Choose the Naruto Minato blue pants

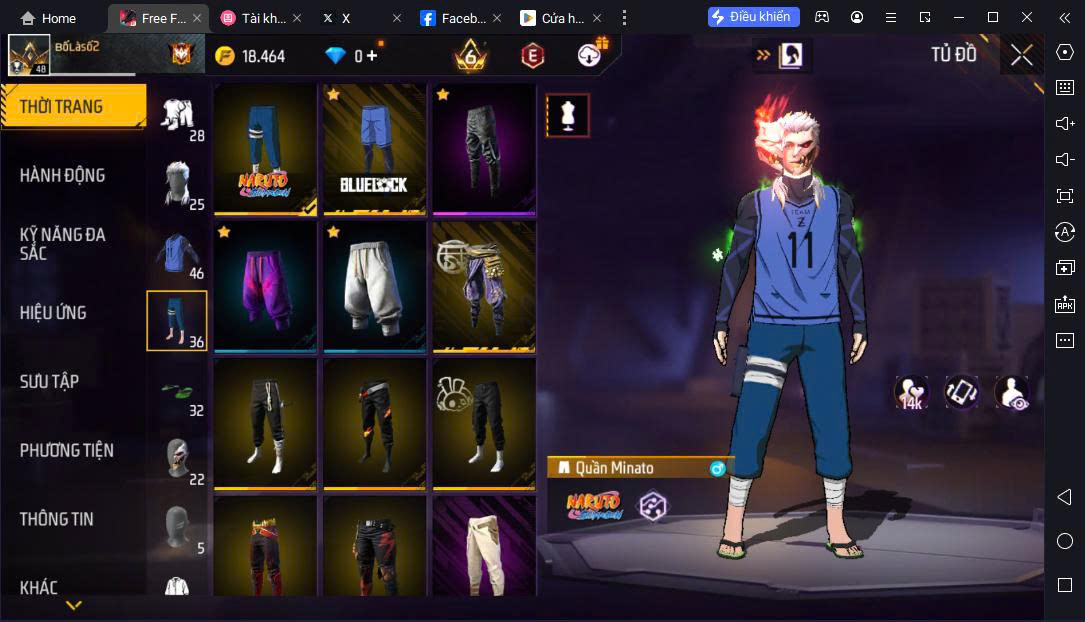coord(265,148)
